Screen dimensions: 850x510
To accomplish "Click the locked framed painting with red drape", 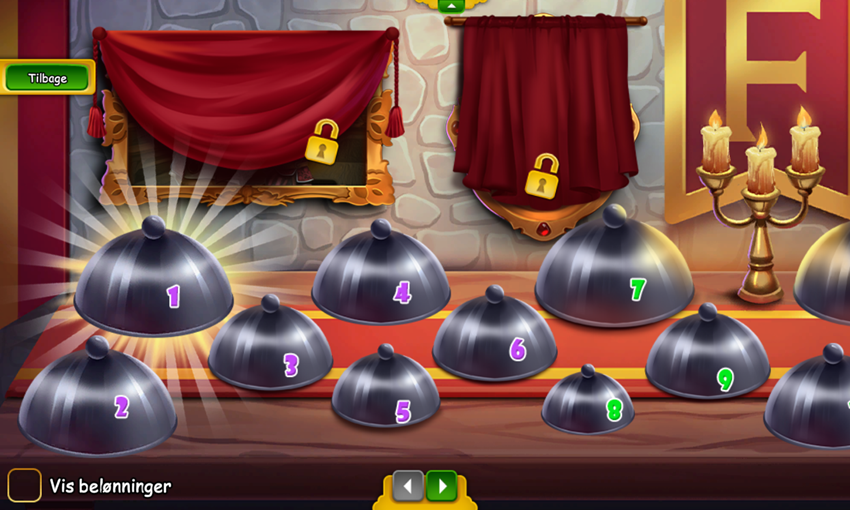I will click(x=244, y=115).
